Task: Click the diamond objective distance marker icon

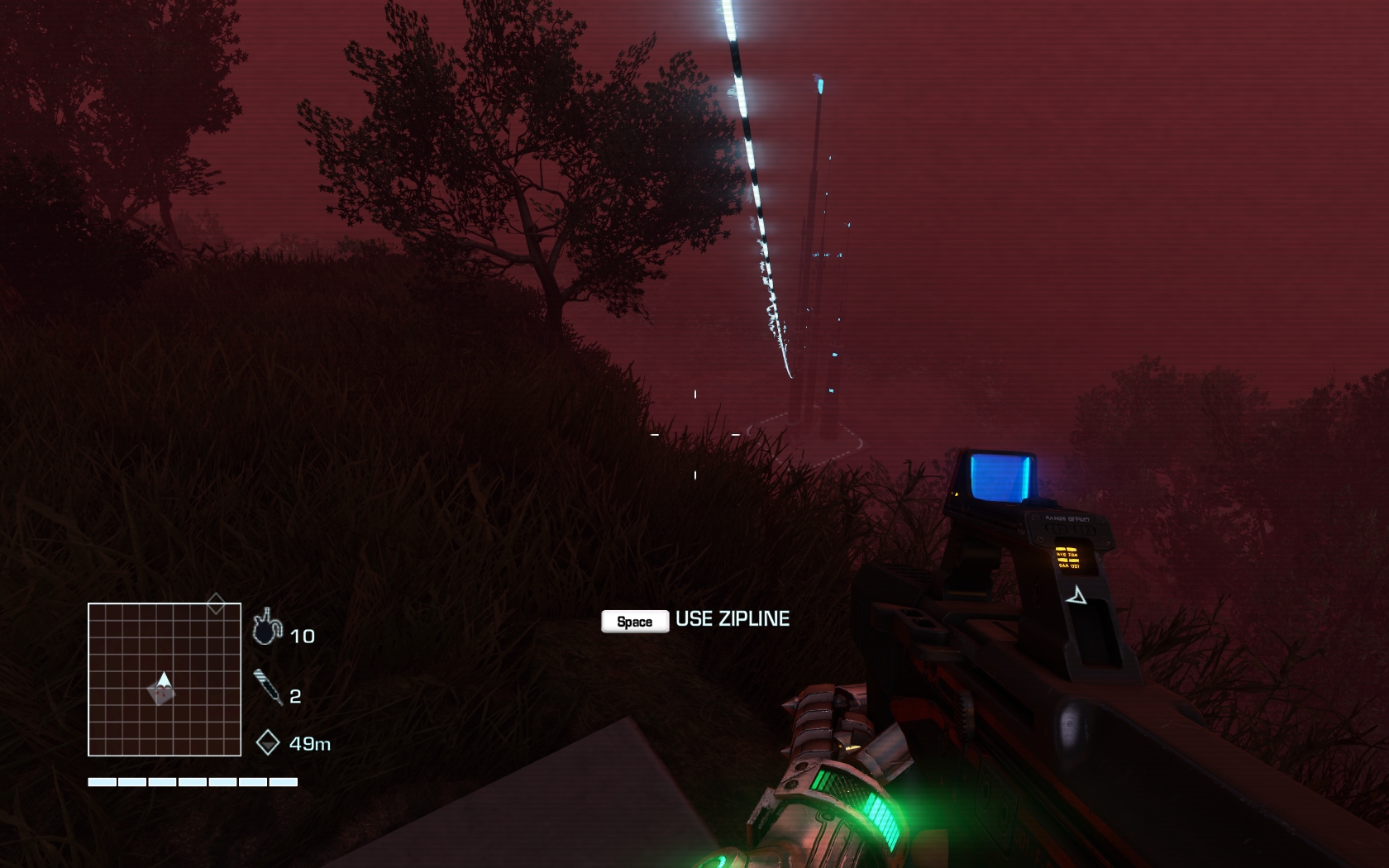Action: (x=267, y=742)
